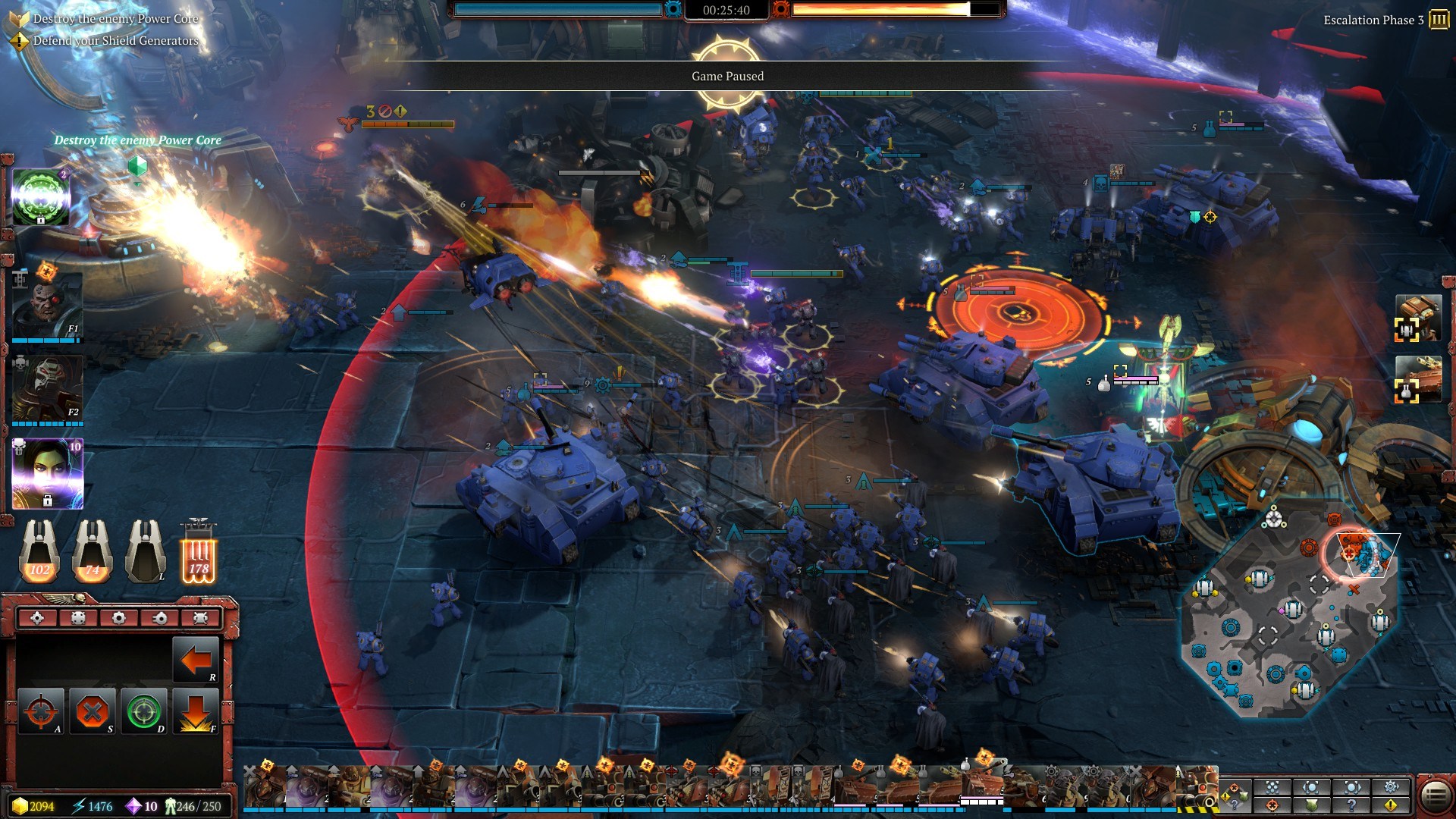This screenshot has height=819, width=1456.
Task: Click the orange left arrow retreat button
Action: tap(195, 660)
